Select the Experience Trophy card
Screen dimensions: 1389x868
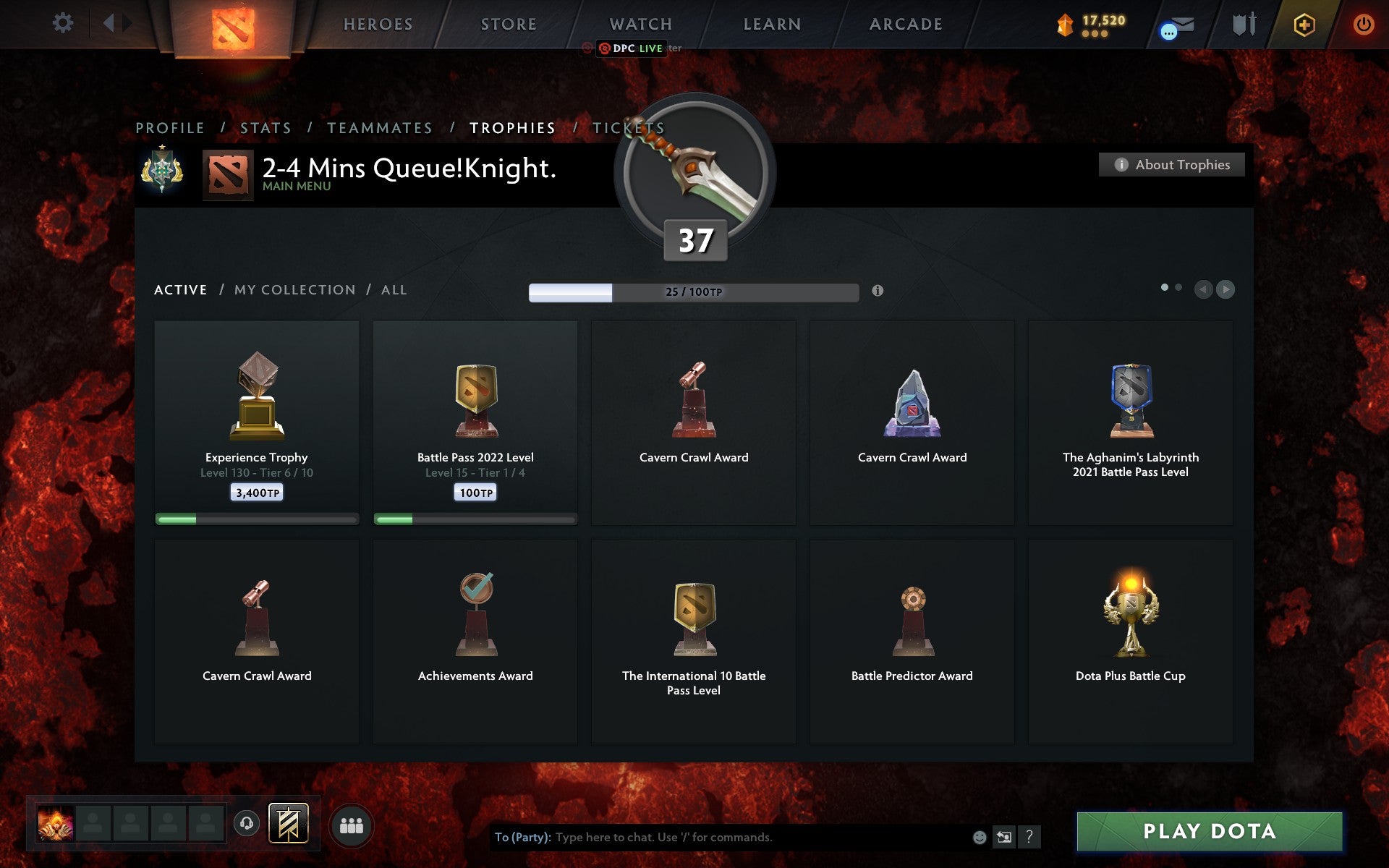[x=256, y=423]
